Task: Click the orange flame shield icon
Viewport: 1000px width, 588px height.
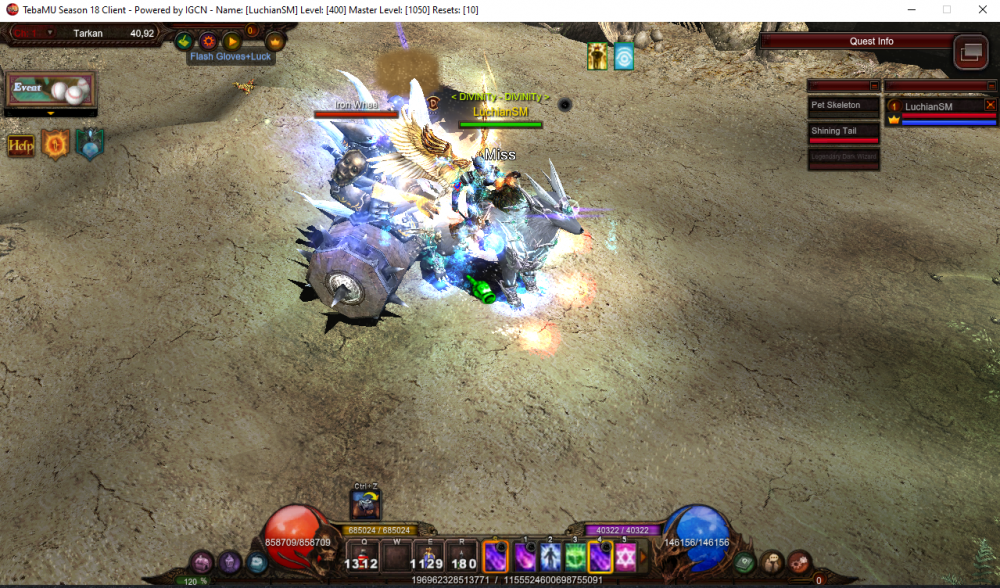Action: pos(54,145)
